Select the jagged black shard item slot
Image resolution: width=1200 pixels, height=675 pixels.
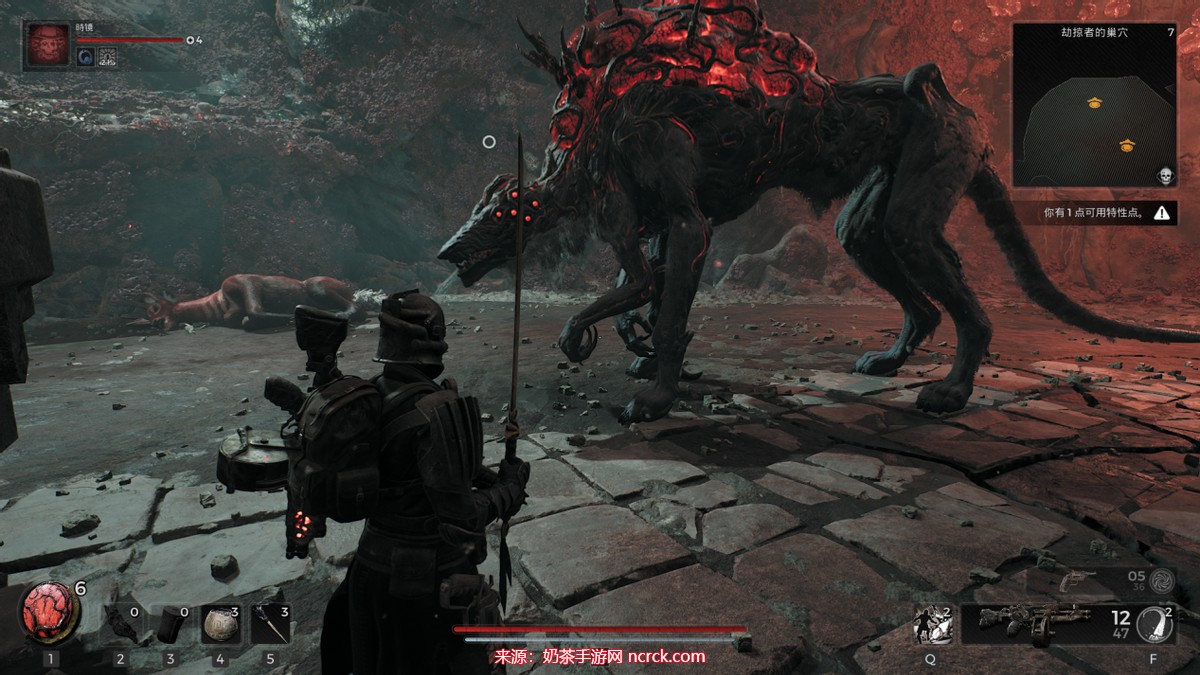pos(121,624)
